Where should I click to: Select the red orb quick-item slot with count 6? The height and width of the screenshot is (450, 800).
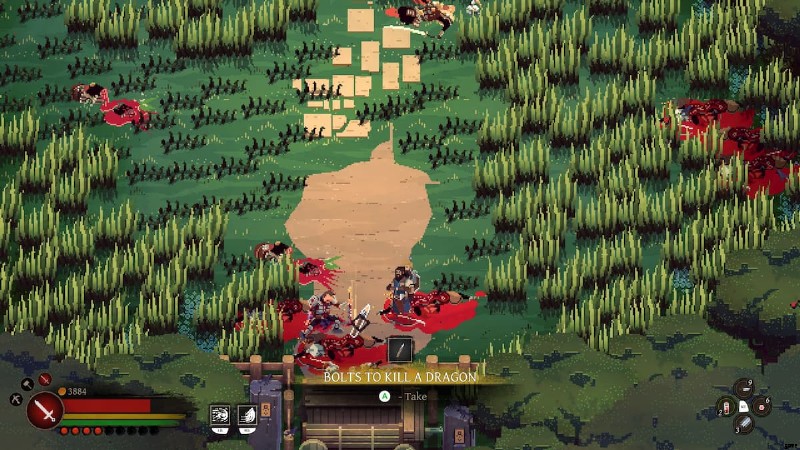(762, 405)
